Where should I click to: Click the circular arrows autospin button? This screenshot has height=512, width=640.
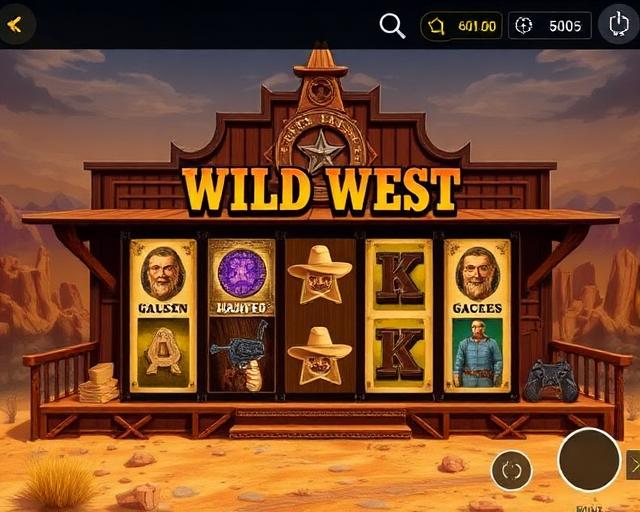coord(511,470)
